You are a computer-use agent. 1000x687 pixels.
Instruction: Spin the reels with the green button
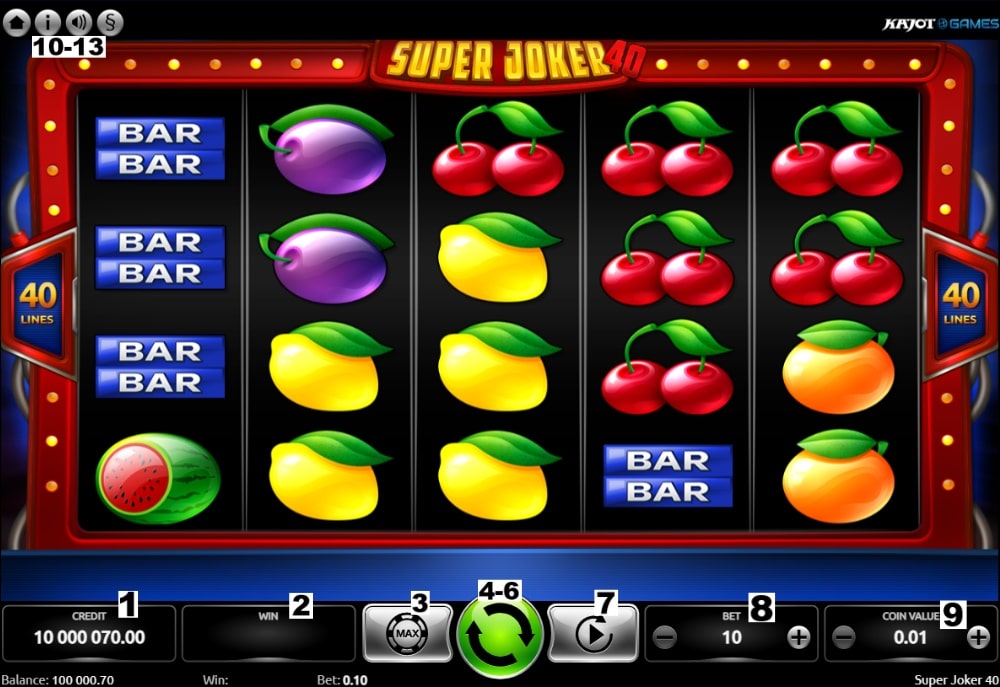coord(499,636)
